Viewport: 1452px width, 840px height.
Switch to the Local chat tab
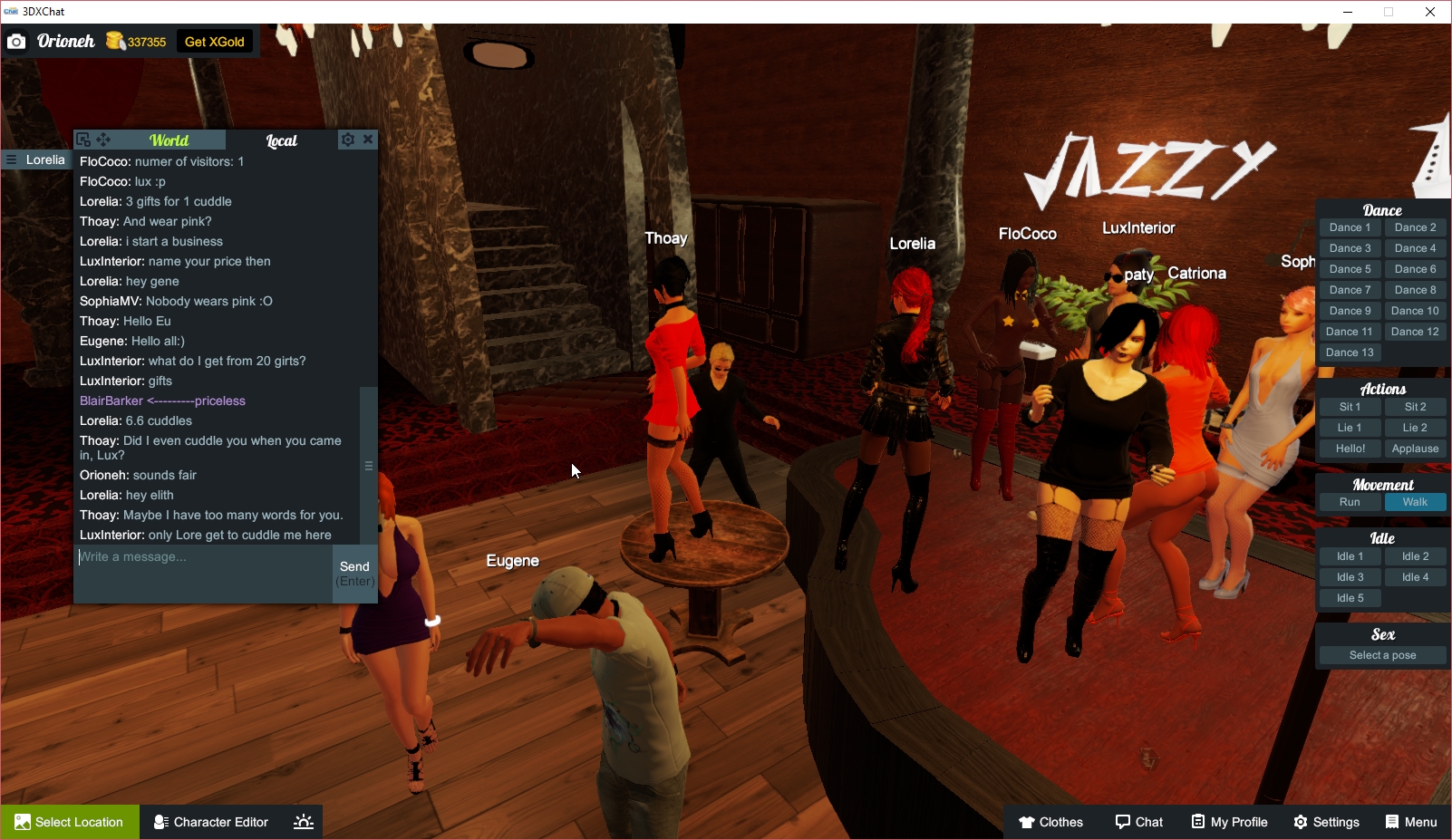coord(281,140)
